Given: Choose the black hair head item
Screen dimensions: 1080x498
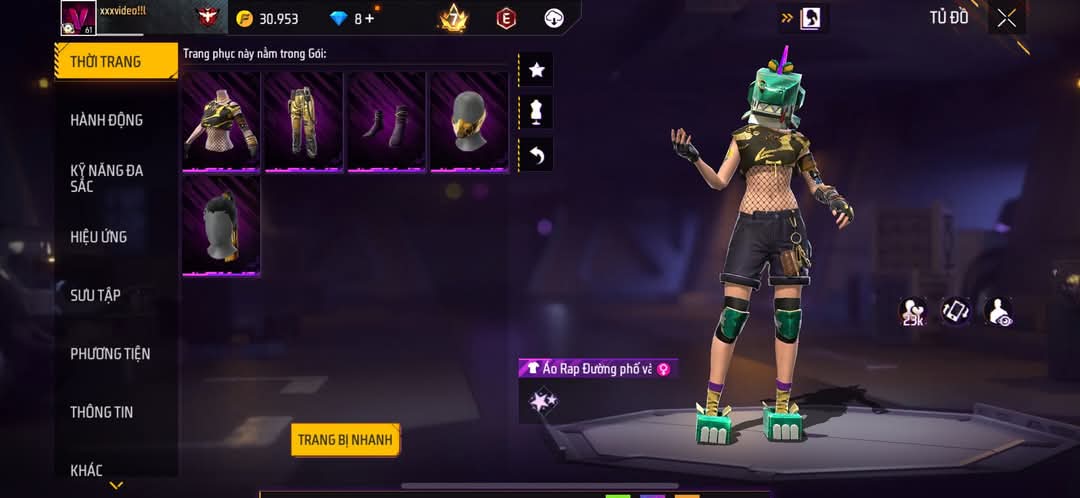Looking at the screenshot, I should [x=222, y=225].
